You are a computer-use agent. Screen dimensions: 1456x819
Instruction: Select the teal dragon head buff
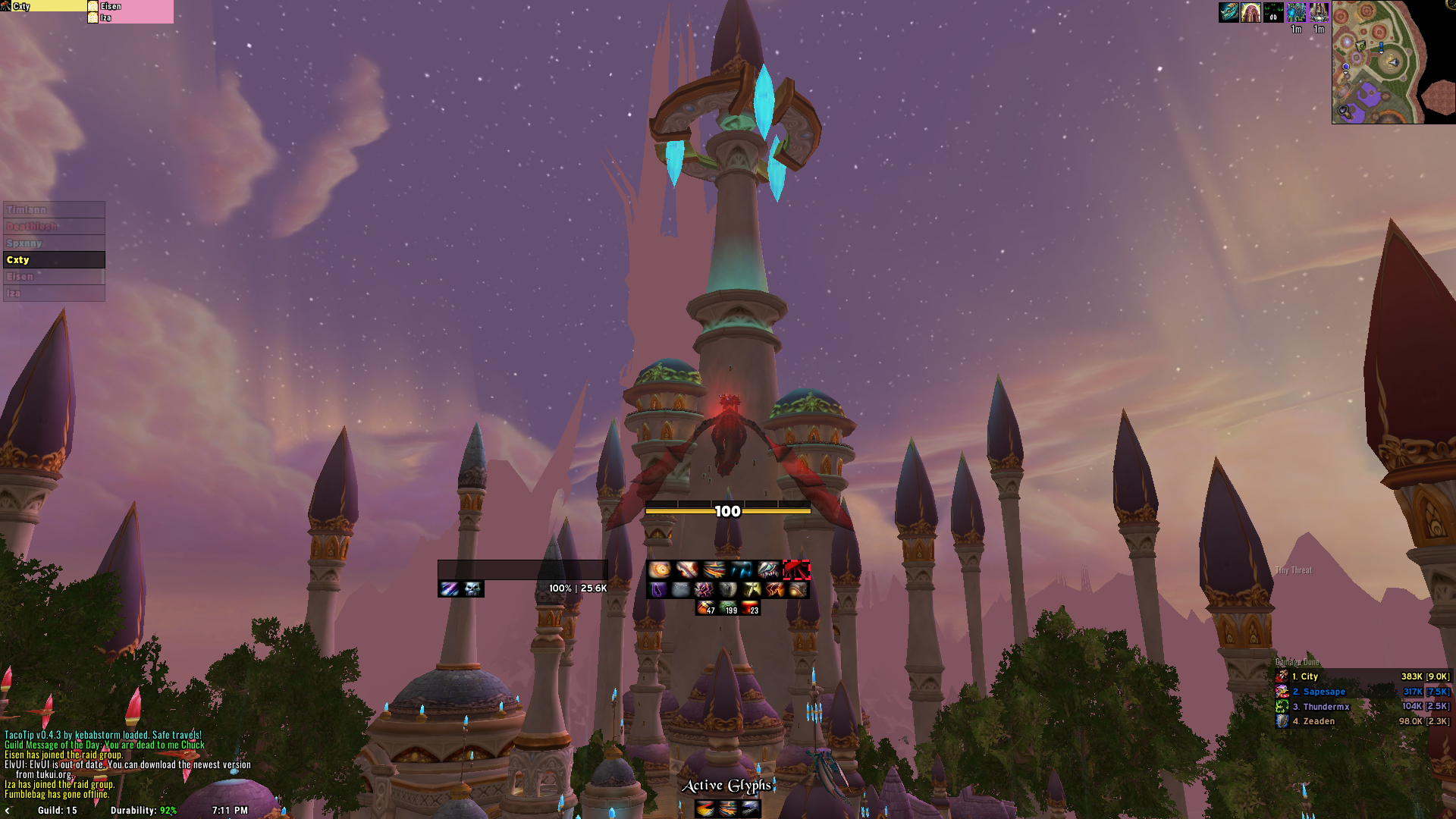[x=1228, y=12]
